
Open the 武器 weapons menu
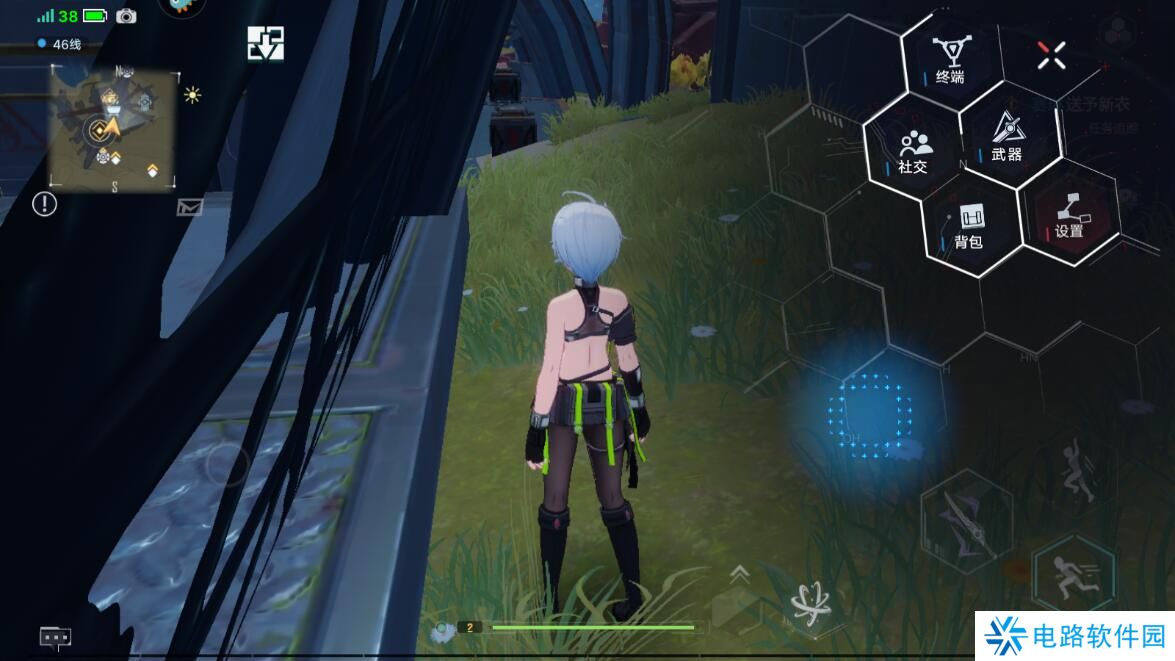(x=1006, y=138)
